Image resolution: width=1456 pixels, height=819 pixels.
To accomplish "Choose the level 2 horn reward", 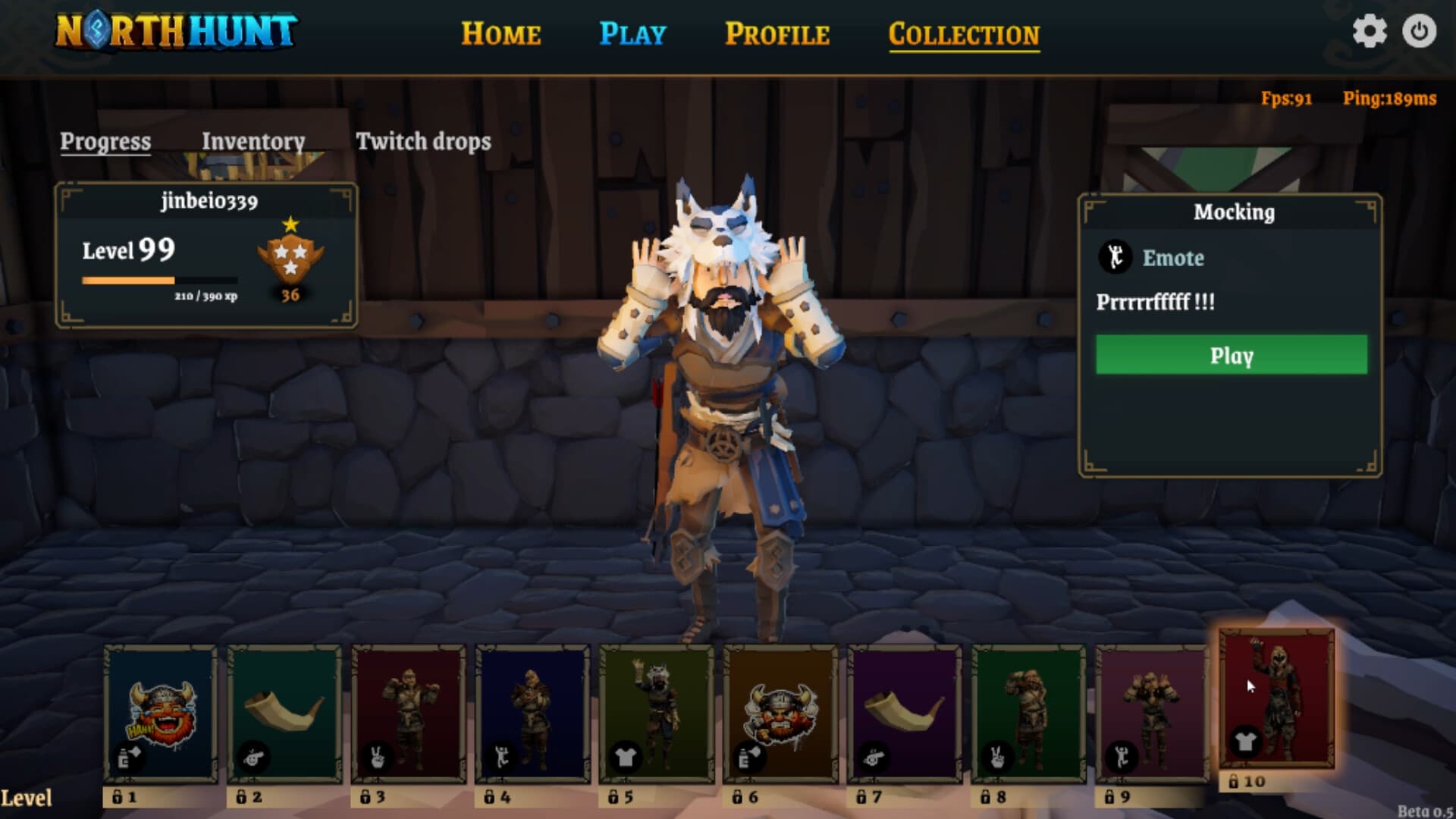I will point(284,714).
